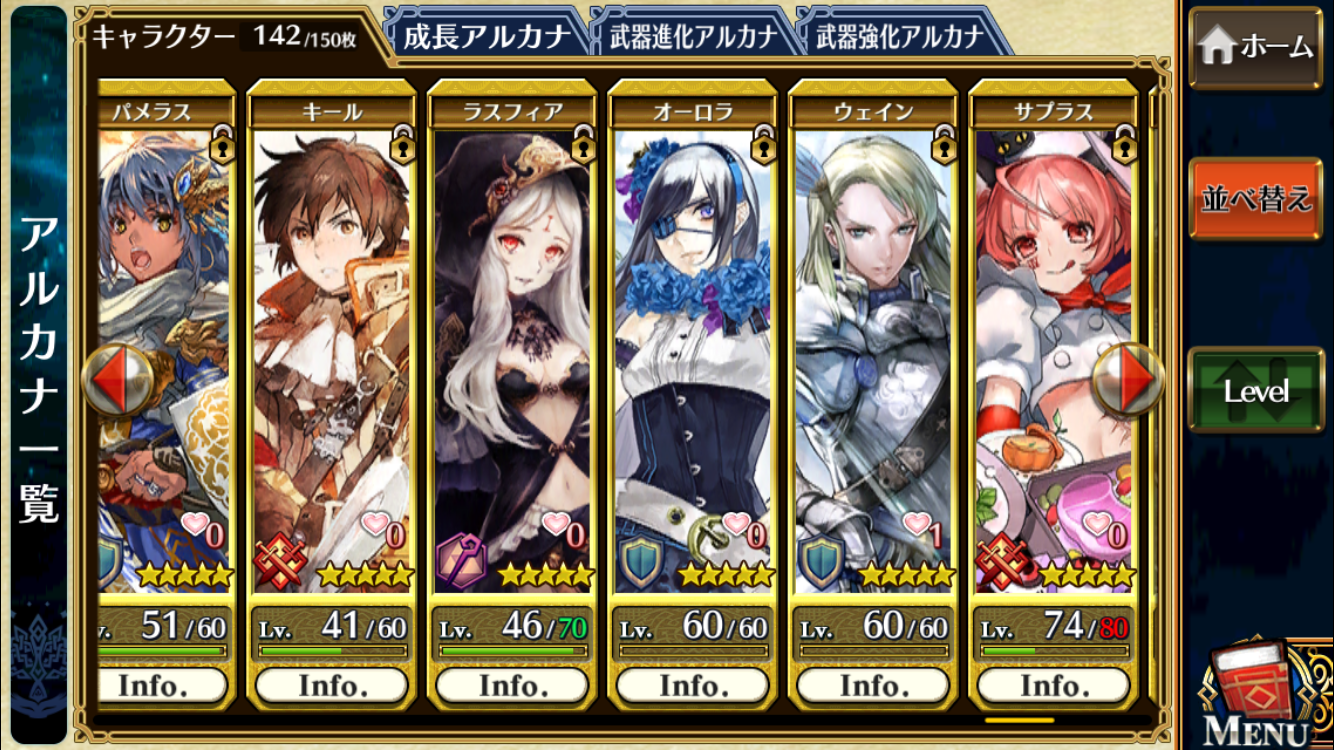Click the 並べ替え sort button
1334x750 pixels.
click(x=1256, y=198)
